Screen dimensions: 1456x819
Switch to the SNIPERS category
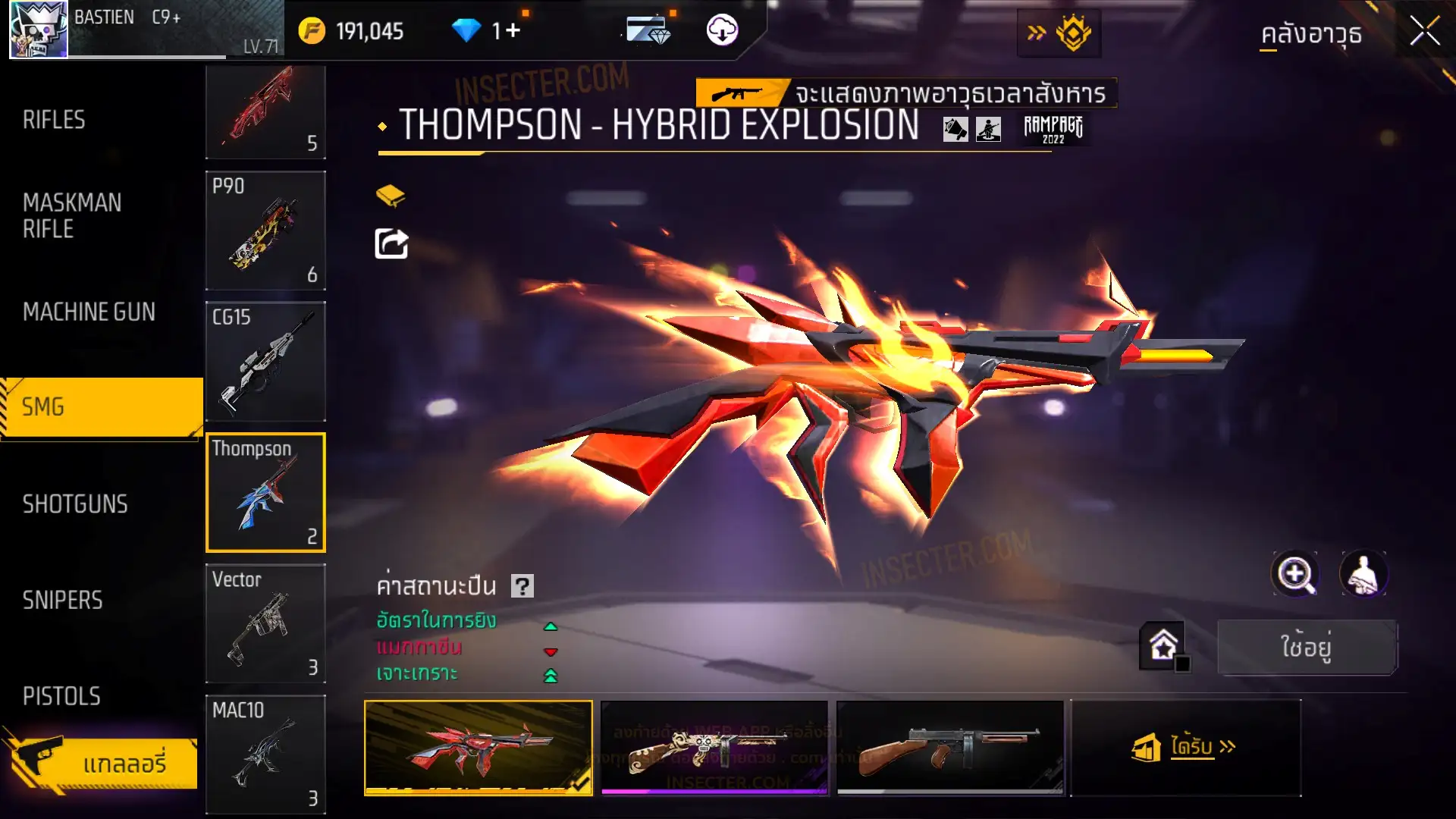62,601
